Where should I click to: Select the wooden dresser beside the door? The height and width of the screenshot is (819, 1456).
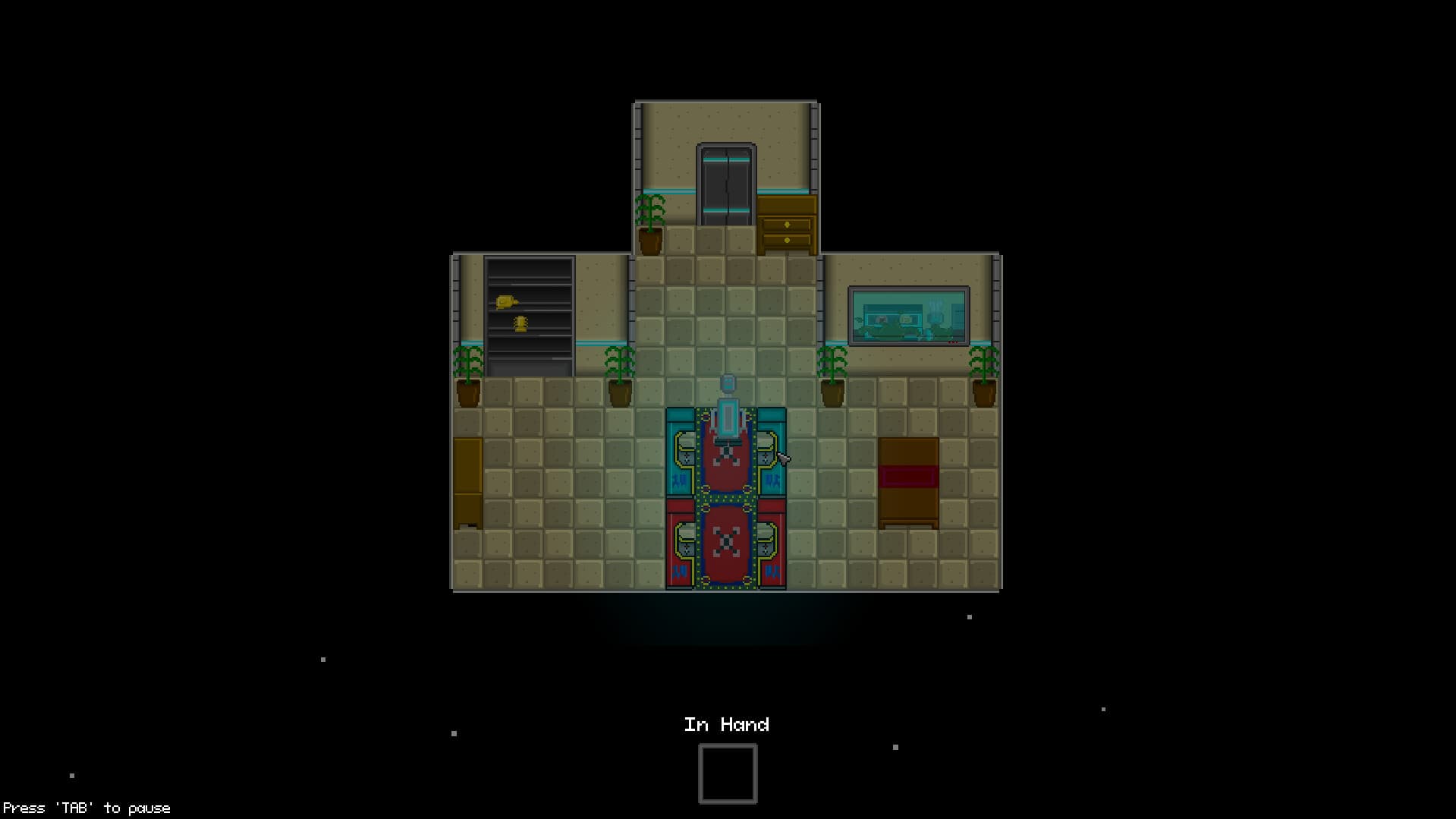[786, 225]
